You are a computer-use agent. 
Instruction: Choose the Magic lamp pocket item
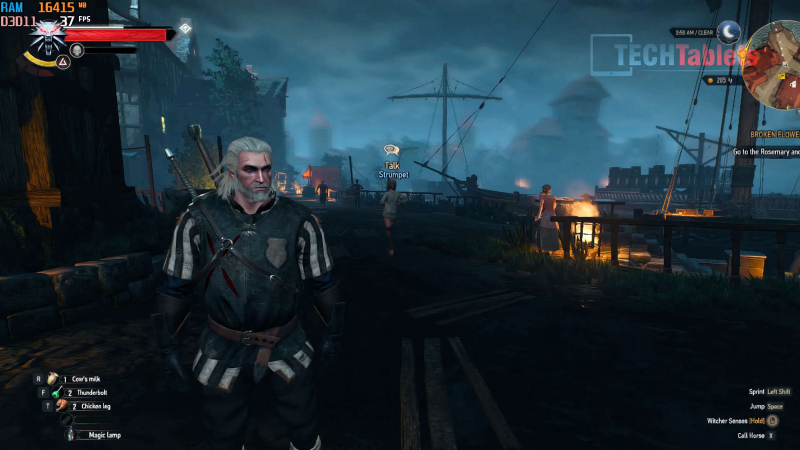click(x=68, y=434)
